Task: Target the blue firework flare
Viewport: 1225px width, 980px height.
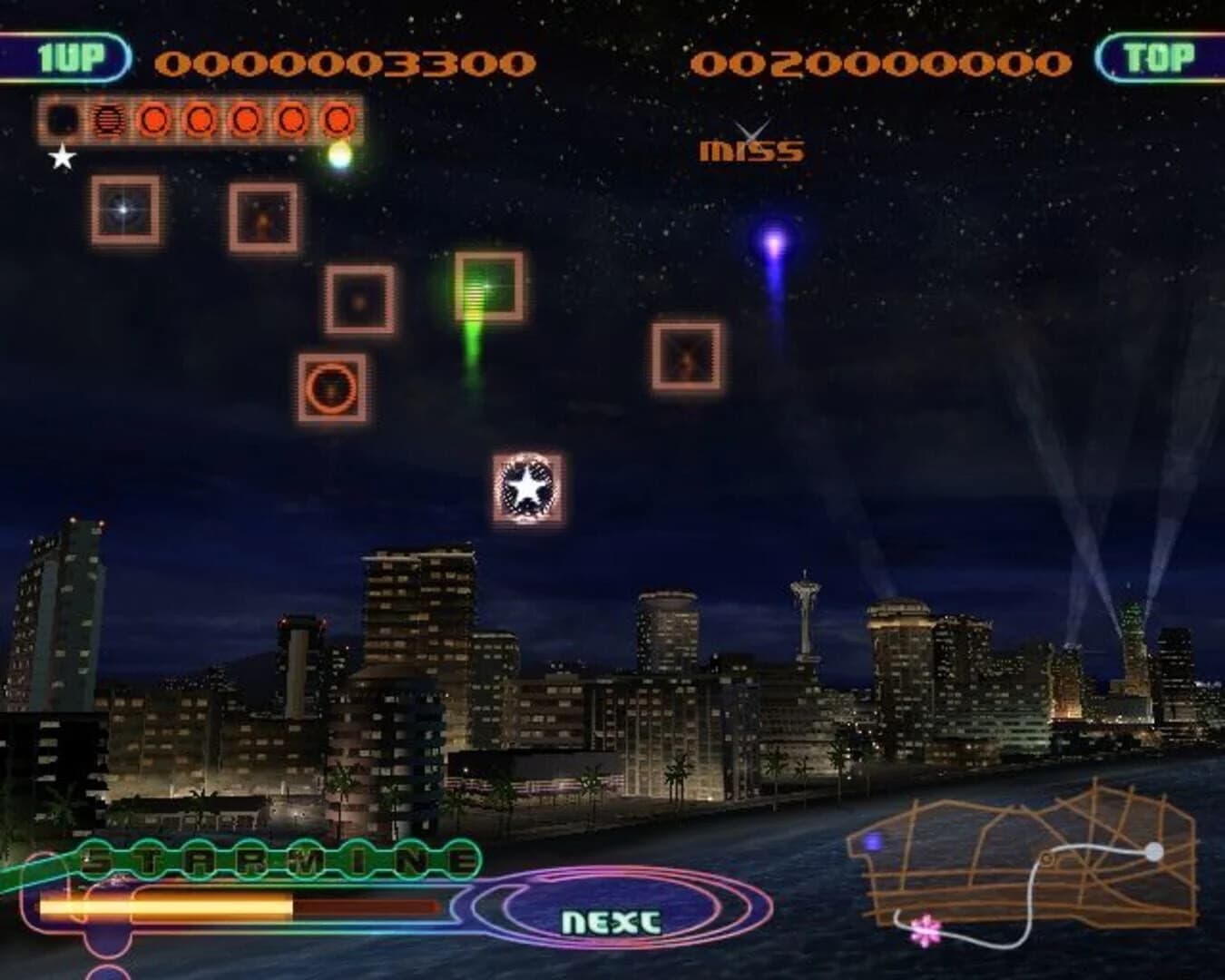Action: 773,245
